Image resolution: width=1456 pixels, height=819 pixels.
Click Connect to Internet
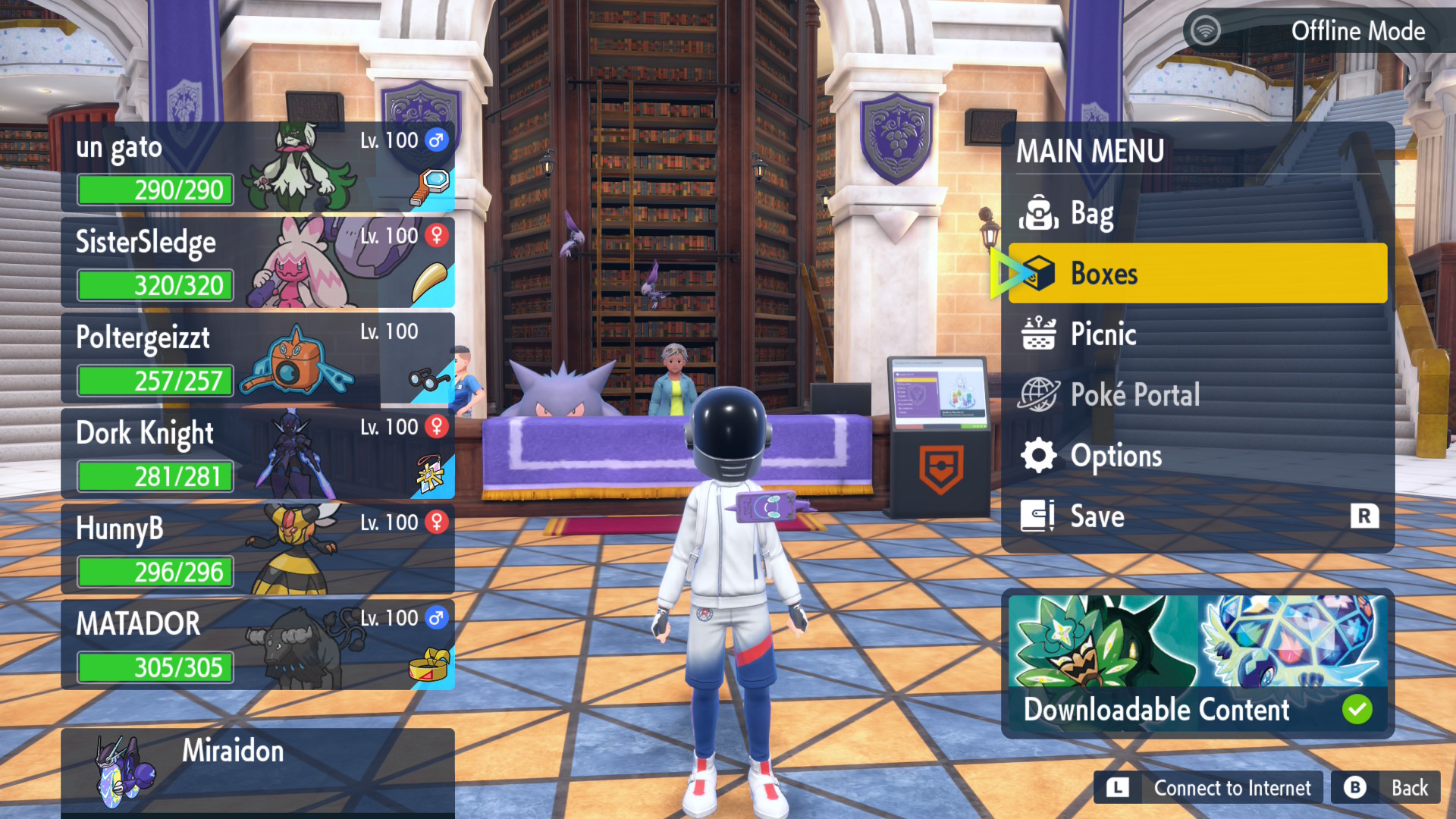pyautogui.click(x=1209, y=789)
